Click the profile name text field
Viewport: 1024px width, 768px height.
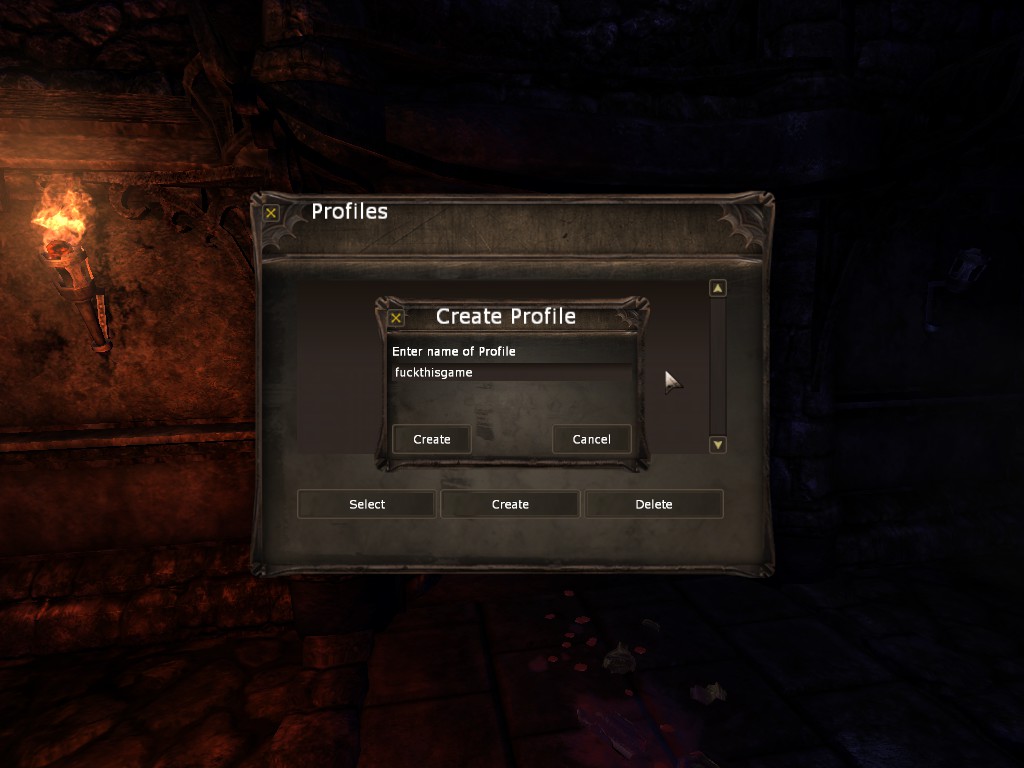[510, 373]
